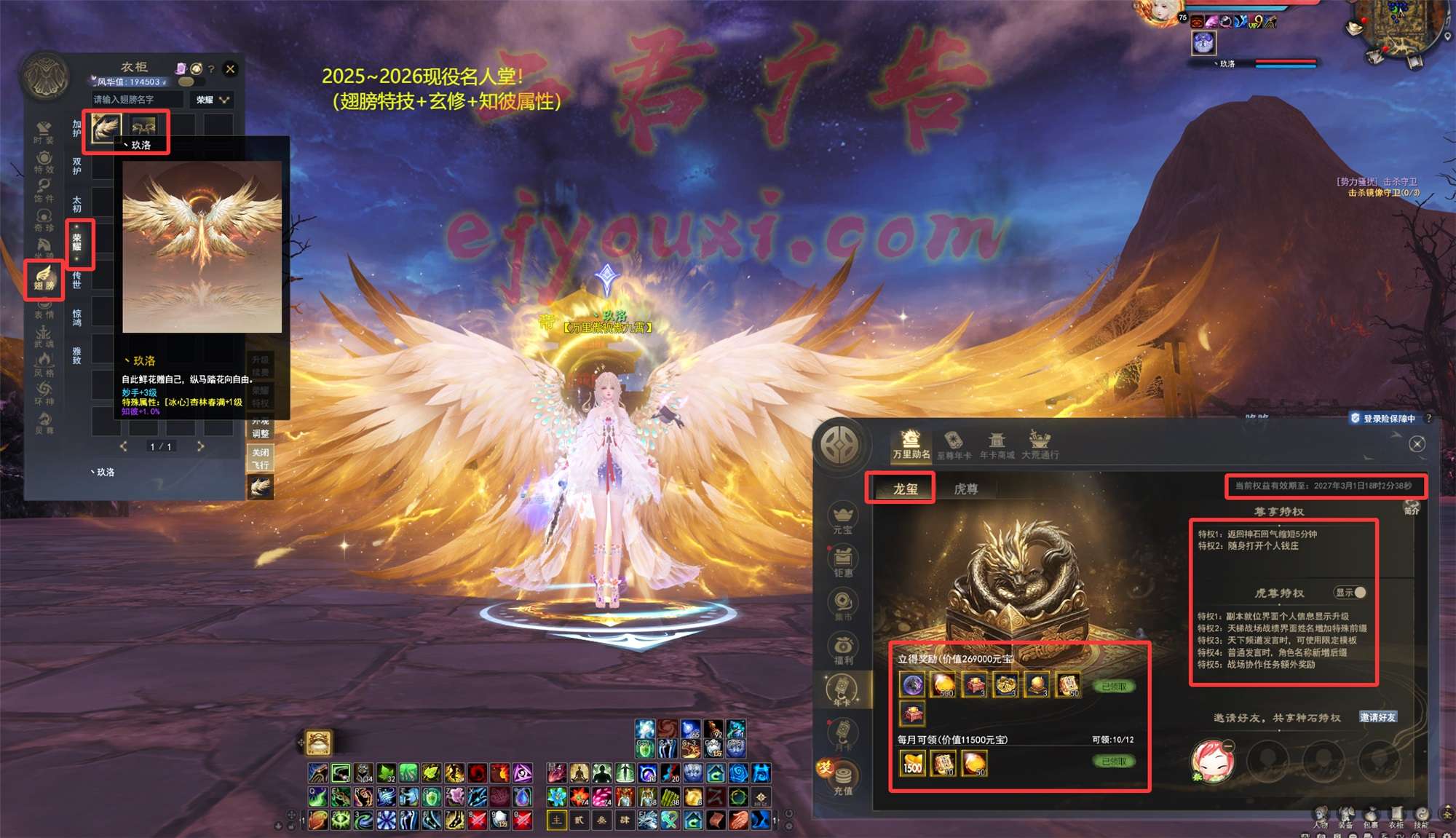The image size is (1456, 838).
Task: Select the 龙玺 tab
Action: [905, 489]
